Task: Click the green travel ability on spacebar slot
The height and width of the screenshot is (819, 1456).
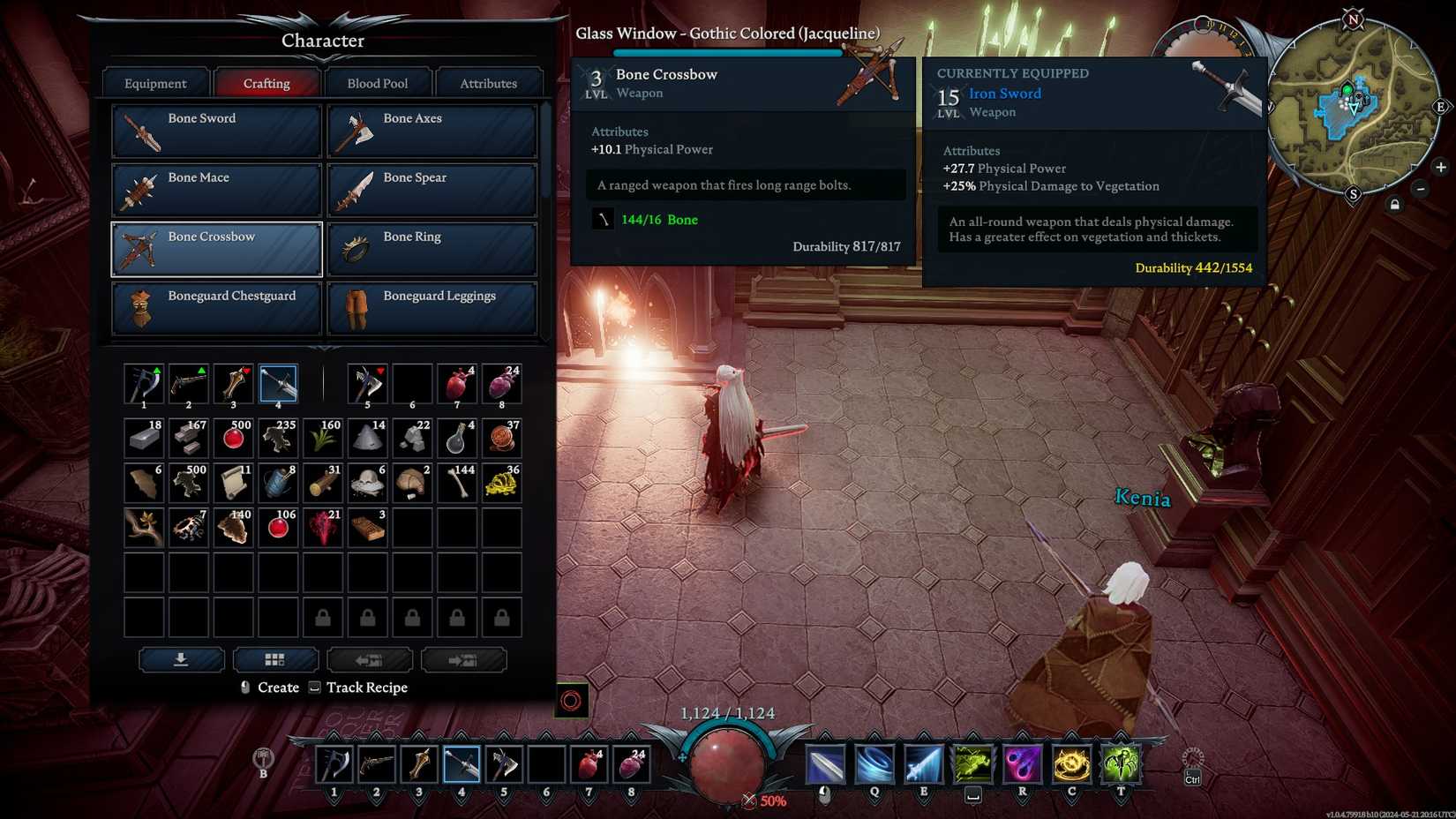Action: (x=972, y=763)
